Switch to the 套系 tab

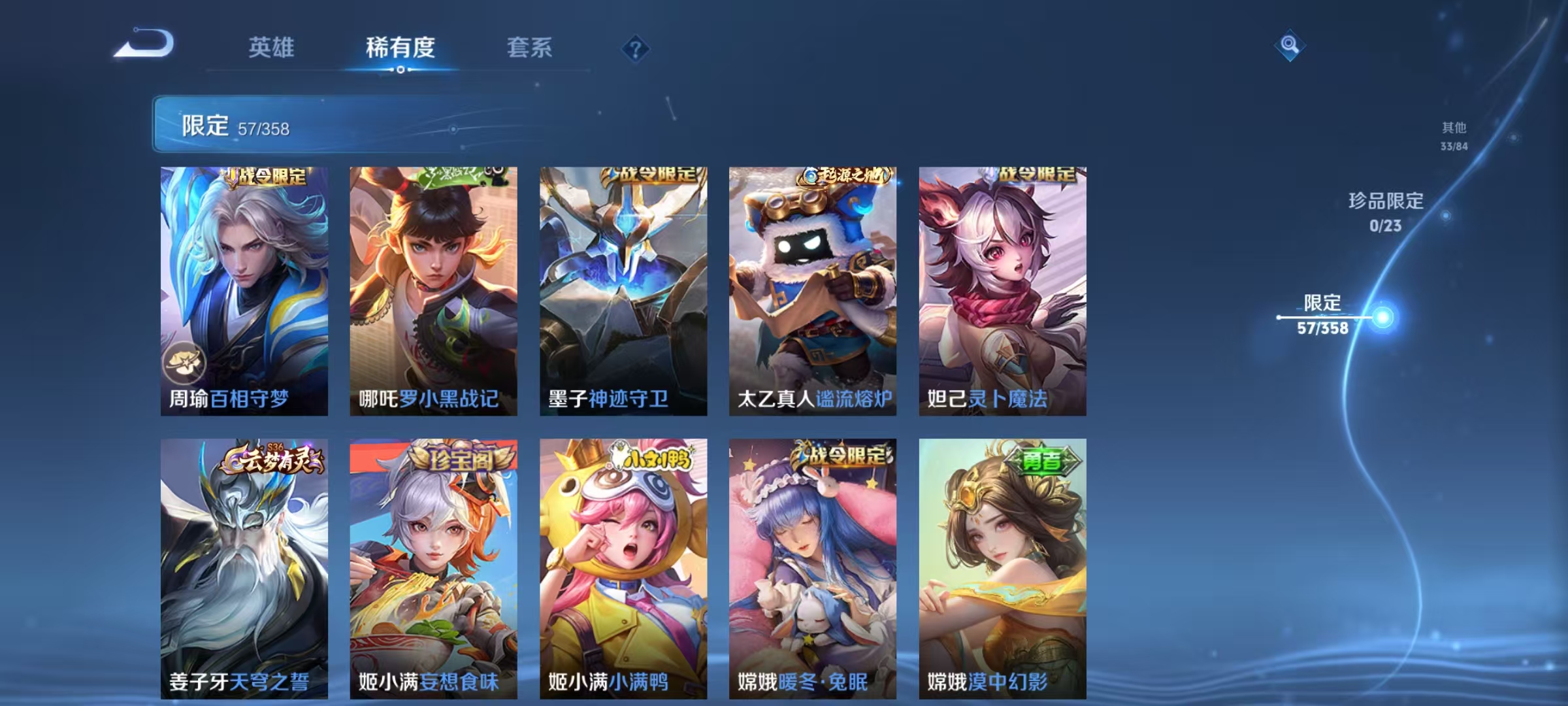pyautogui.click(x=530, y=48)
